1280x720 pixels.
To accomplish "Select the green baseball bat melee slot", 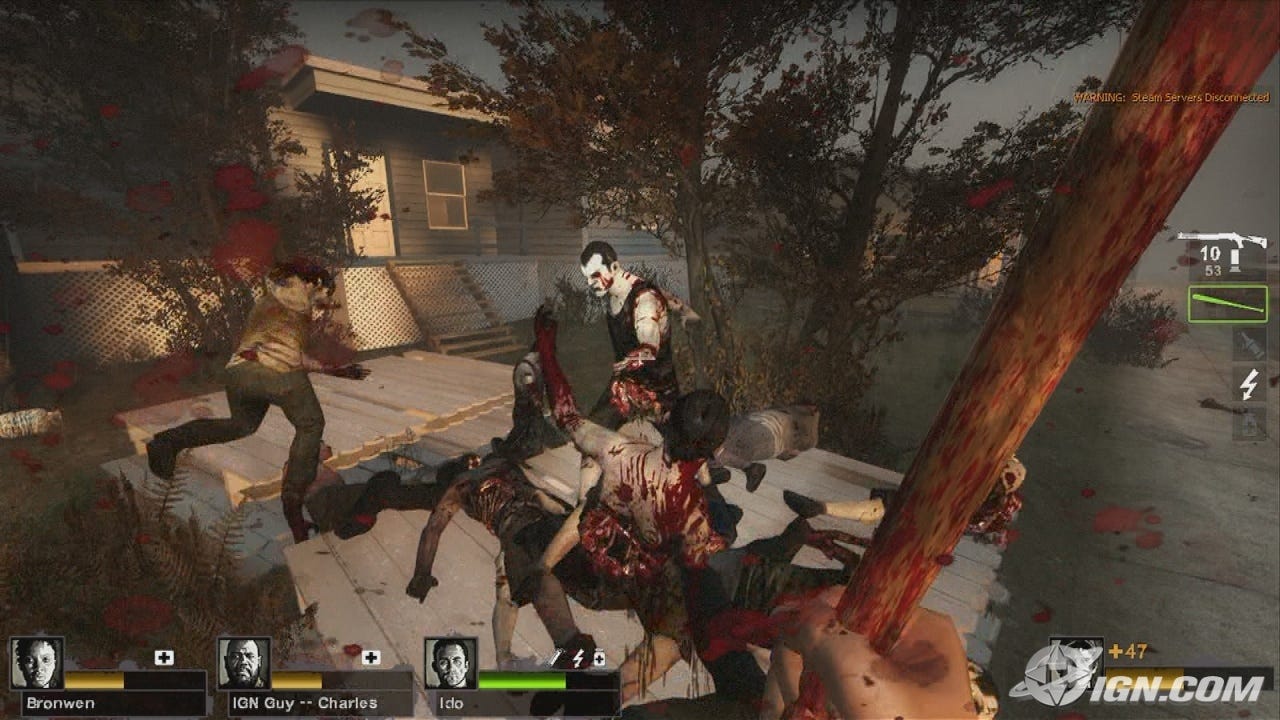I will click(x=1228, y=304).
